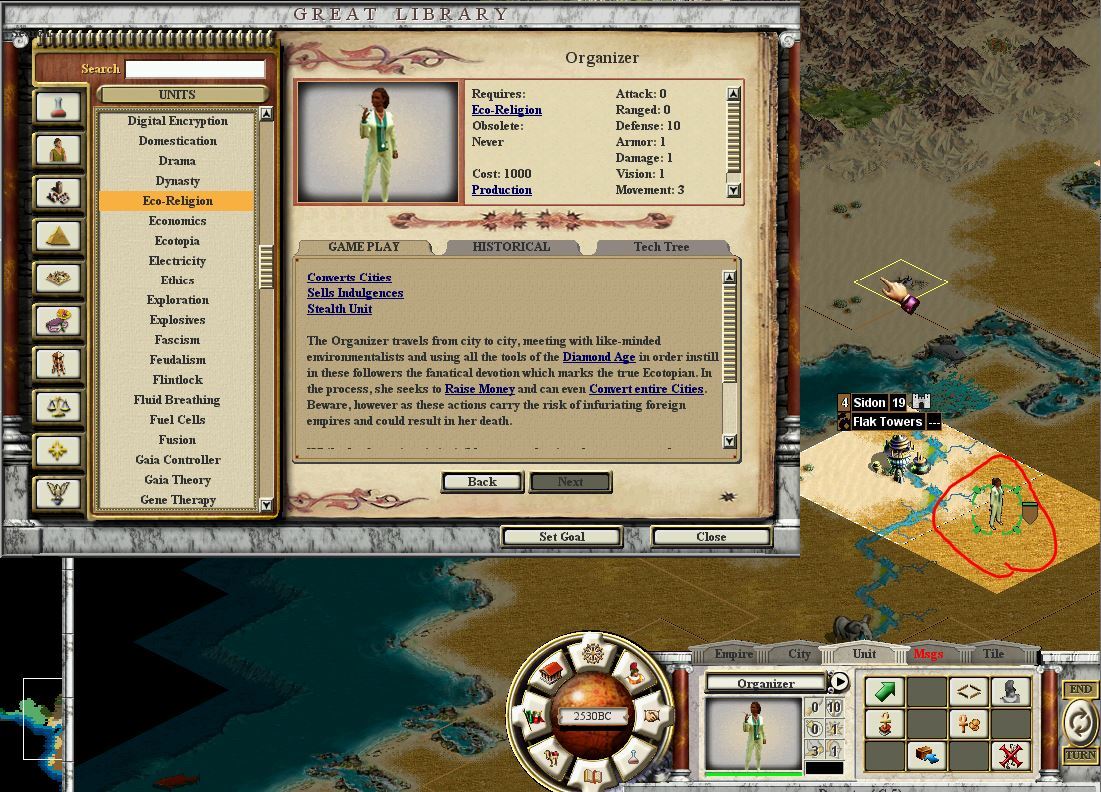The width and height of the screenshot is (1101, 792).
Task: Open the Eco-Religion requirement link
Action: coord(506,110)
